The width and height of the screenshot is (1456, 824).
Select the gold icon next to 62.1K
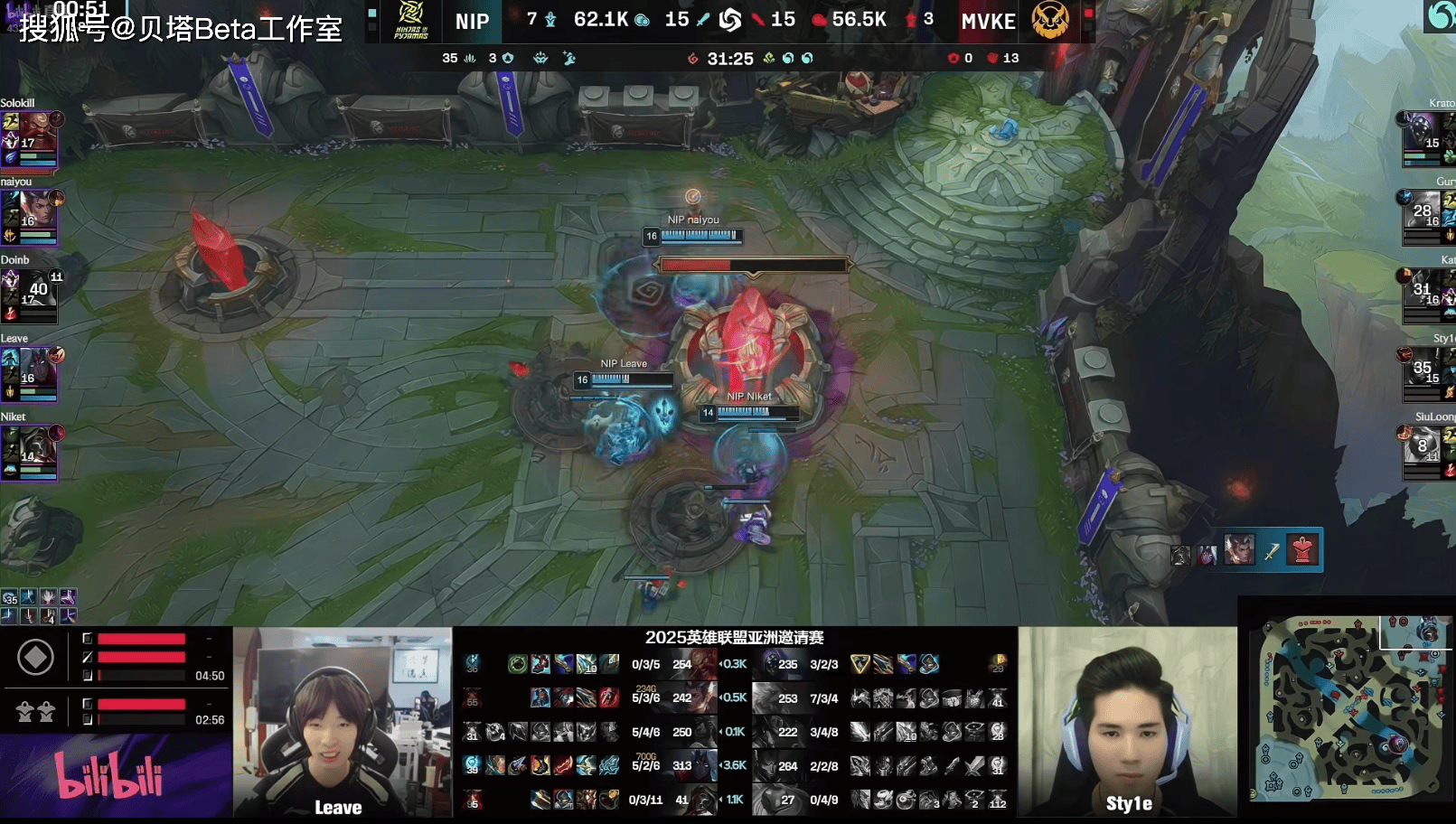643,19
